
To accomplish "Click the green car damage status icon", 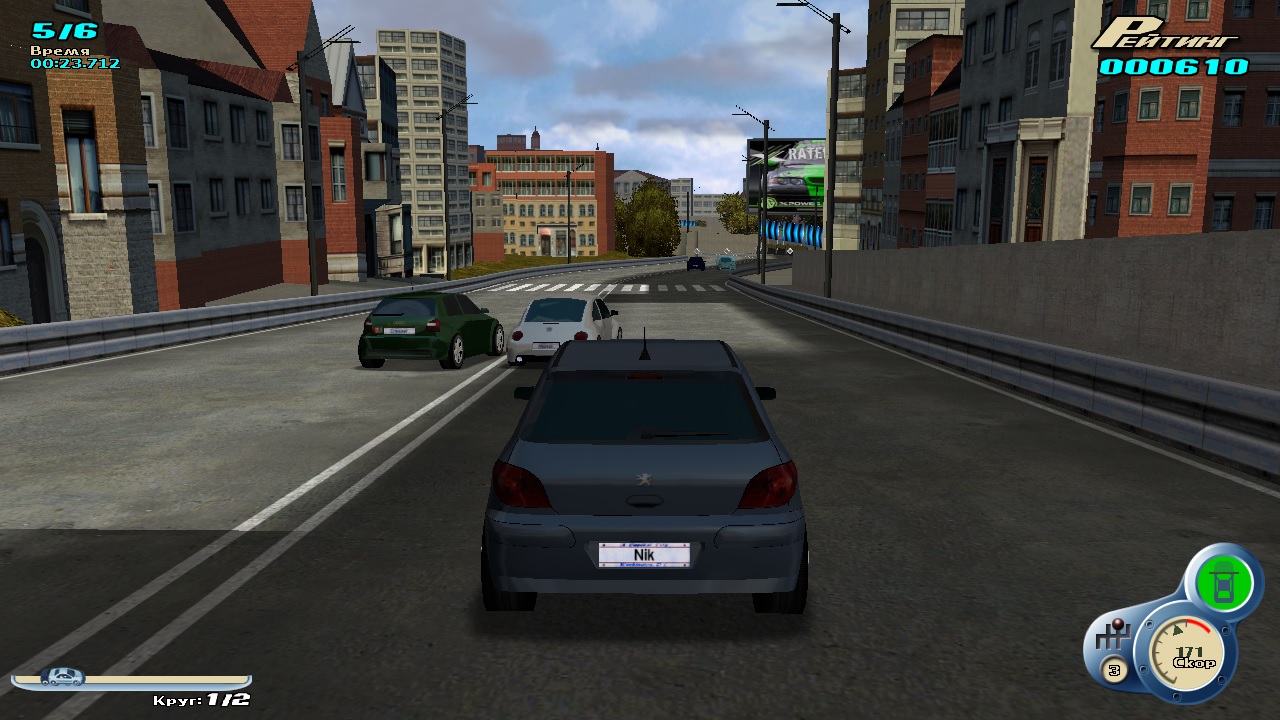I will pyautogui.click(x=1222, y=584).
